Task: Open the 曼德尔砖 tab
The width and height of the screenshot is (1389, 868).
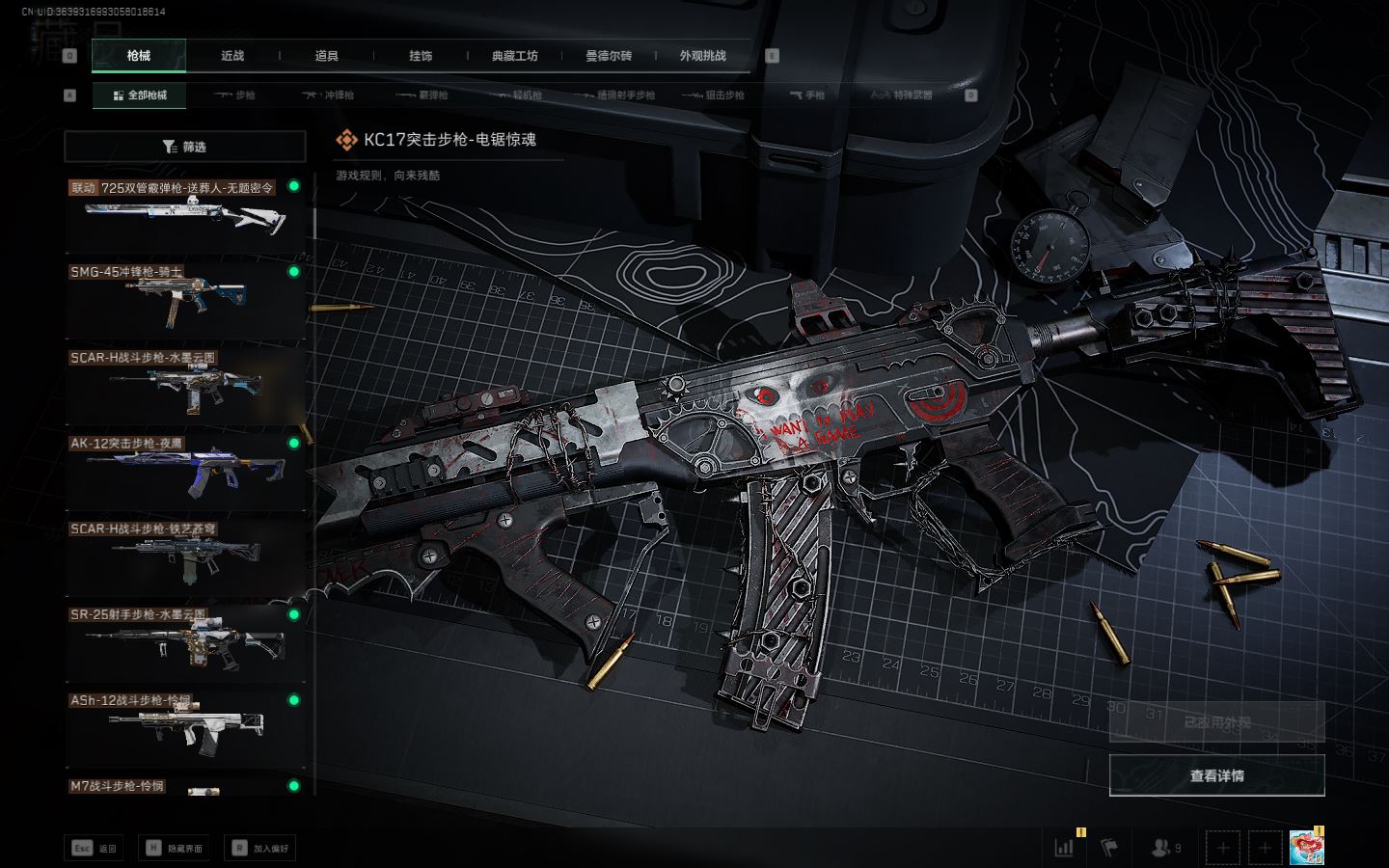Action: coord(609,56)
